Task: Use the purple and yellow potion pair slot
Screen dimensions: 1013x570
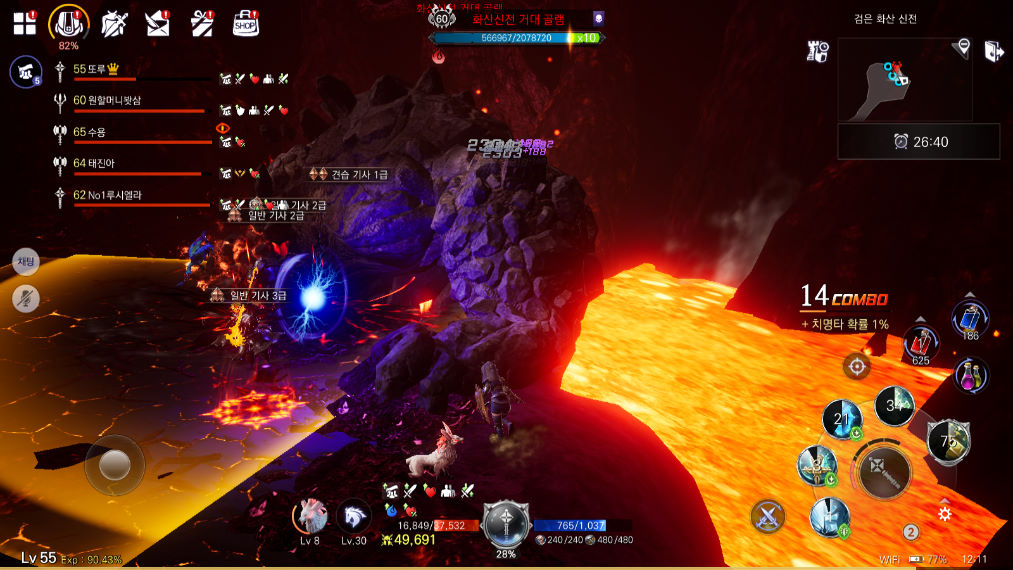Action: tap(970, 375)
